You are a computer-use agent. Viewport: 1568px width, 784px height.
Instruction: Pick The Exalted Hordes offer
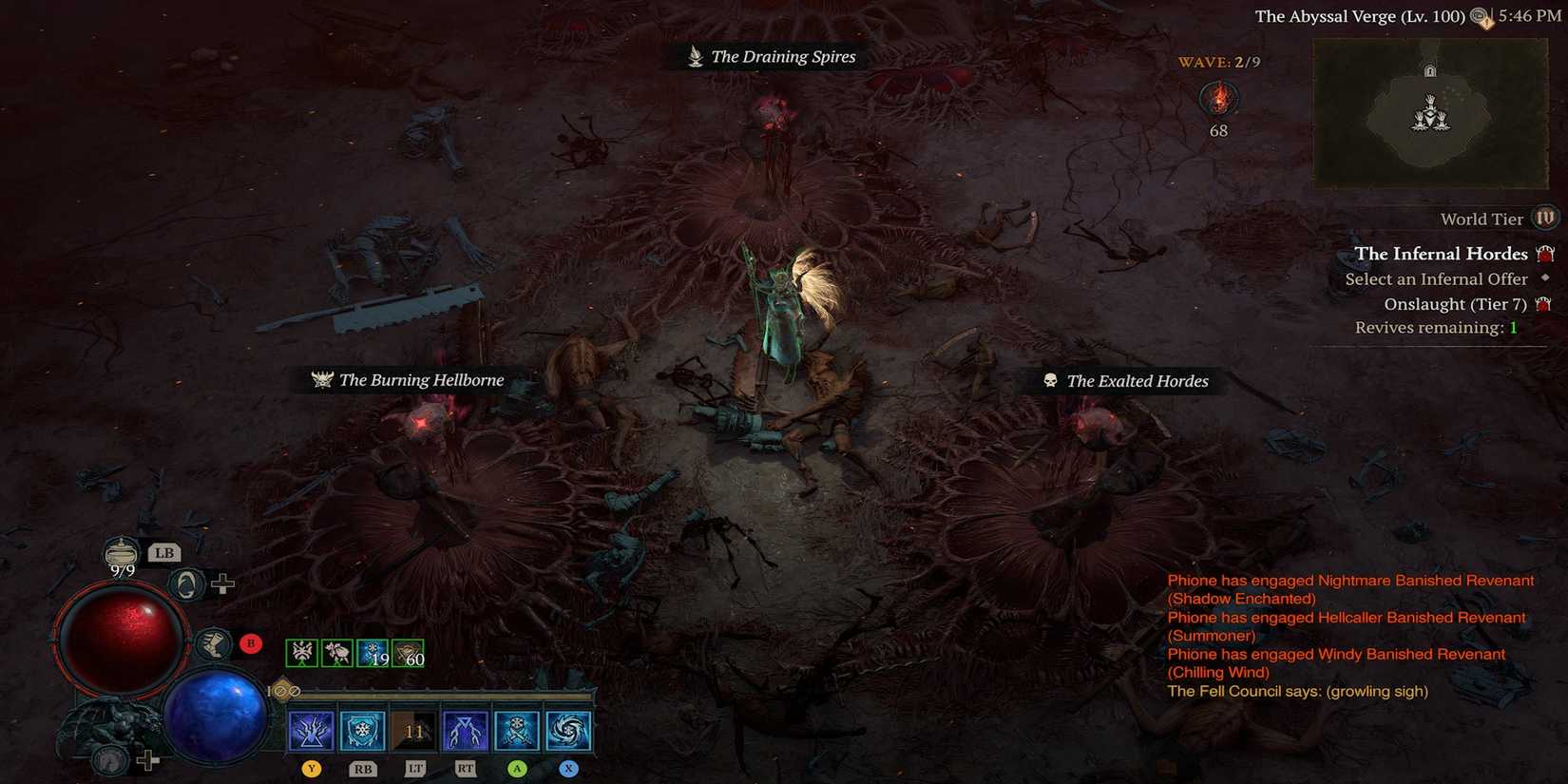(1126, 381)
